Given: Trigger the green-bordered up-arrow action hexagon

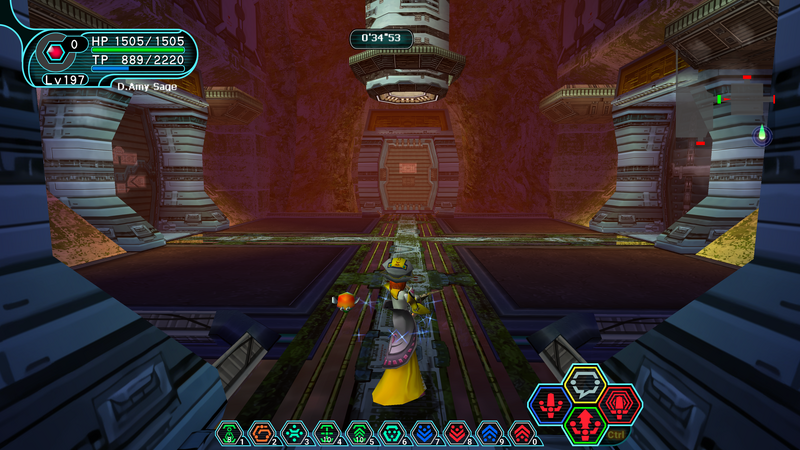Looking at the screenshot, I should 585,424.
